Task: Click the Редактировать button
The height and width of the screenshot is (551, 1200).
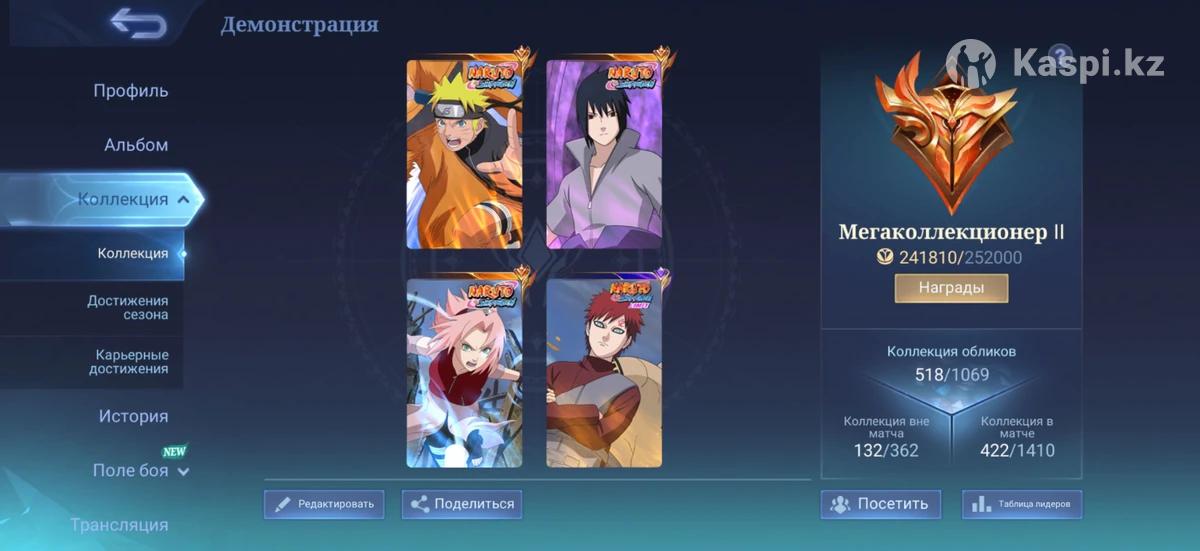Action: coord(324,504)
